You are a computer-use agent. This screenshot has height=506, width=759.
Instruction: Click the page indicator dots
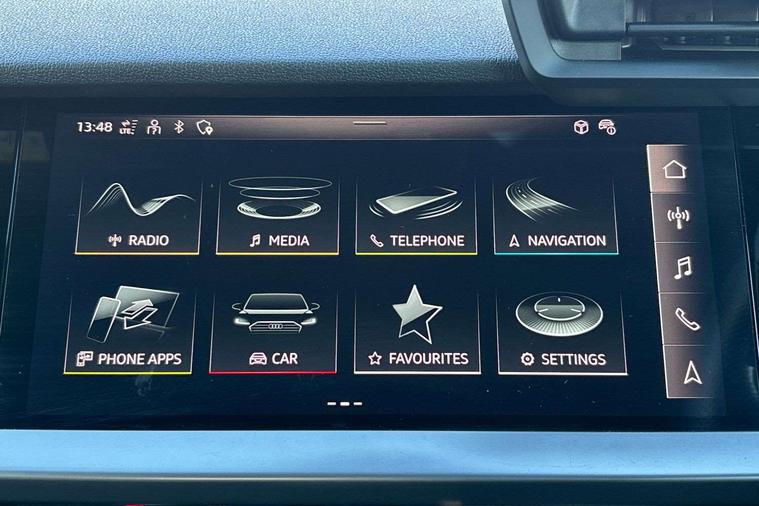(345, 404)
